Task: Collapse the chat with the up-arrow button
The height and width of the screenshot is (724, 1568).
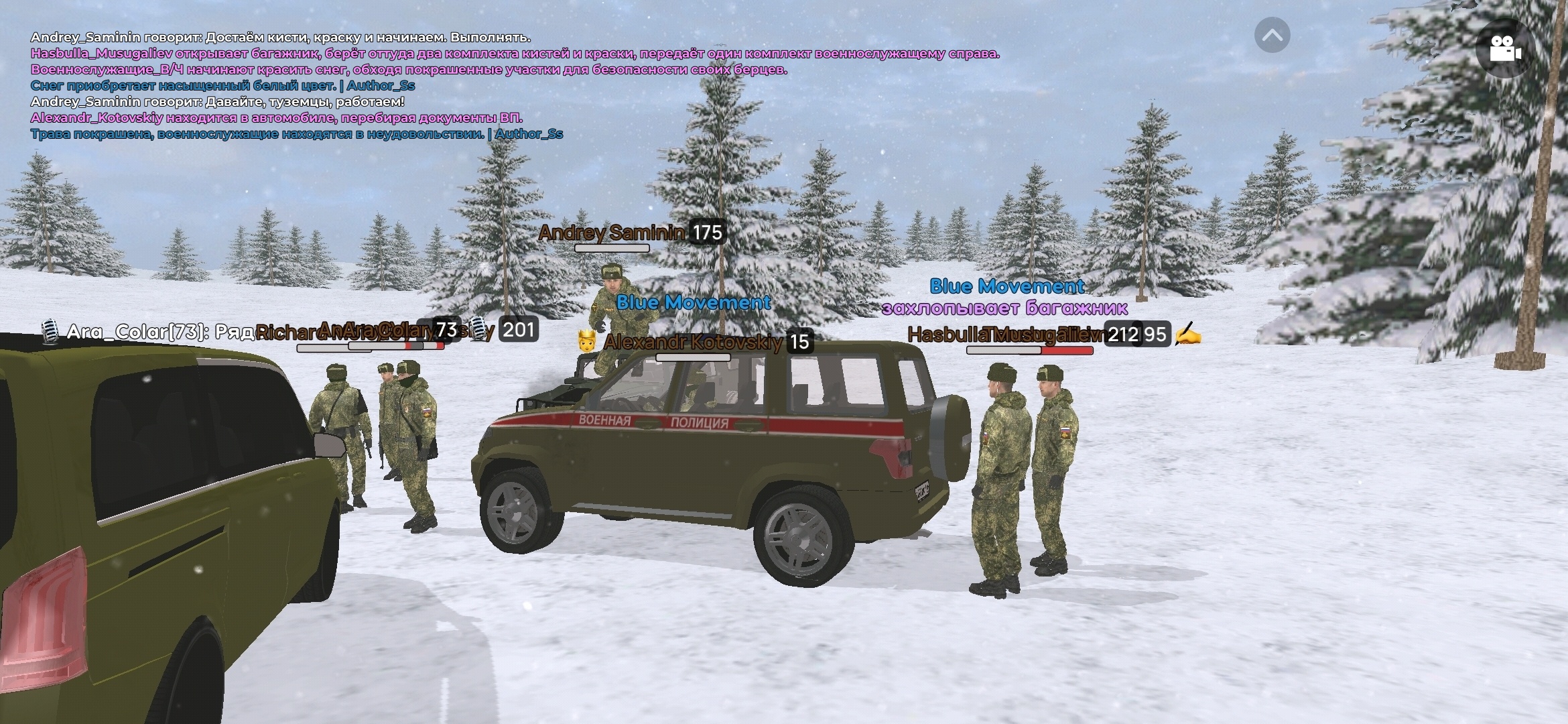Action: pos(1272,36)
